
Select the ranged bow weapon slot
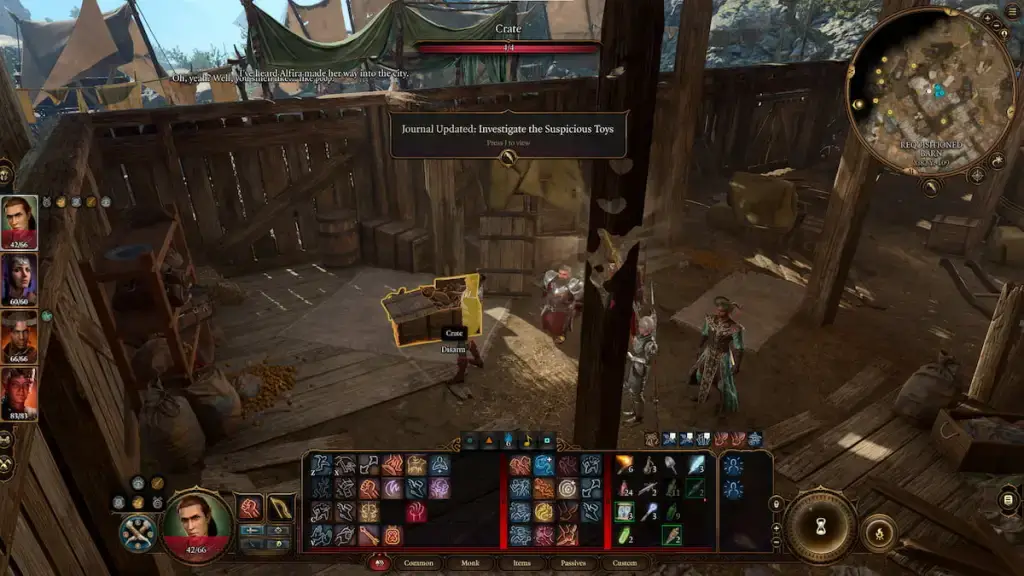(x=281, y=507)
